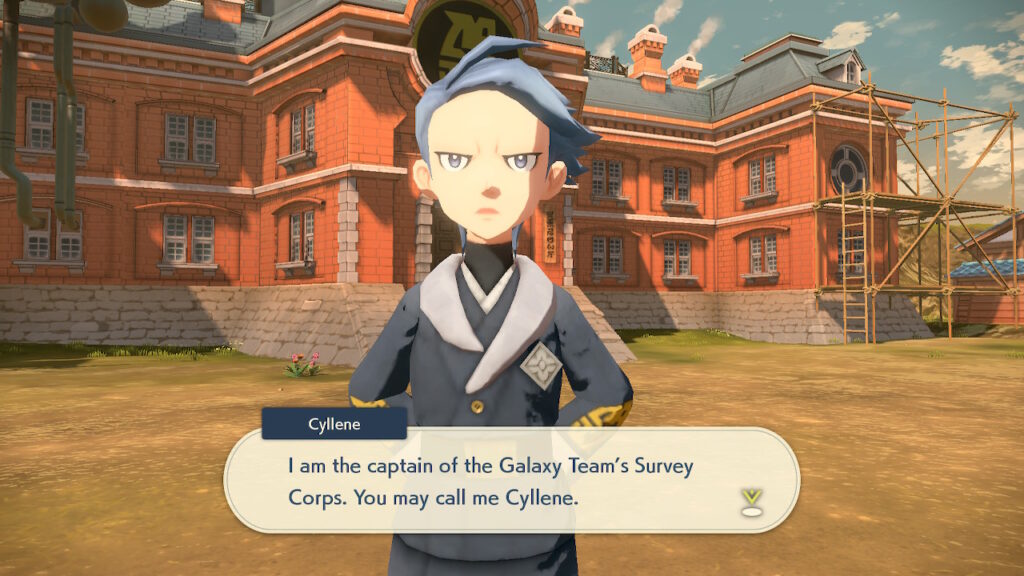Click Cyllene's dialogue text box to continue
Screen dimensions: 1024x576
tap(510, 481)
